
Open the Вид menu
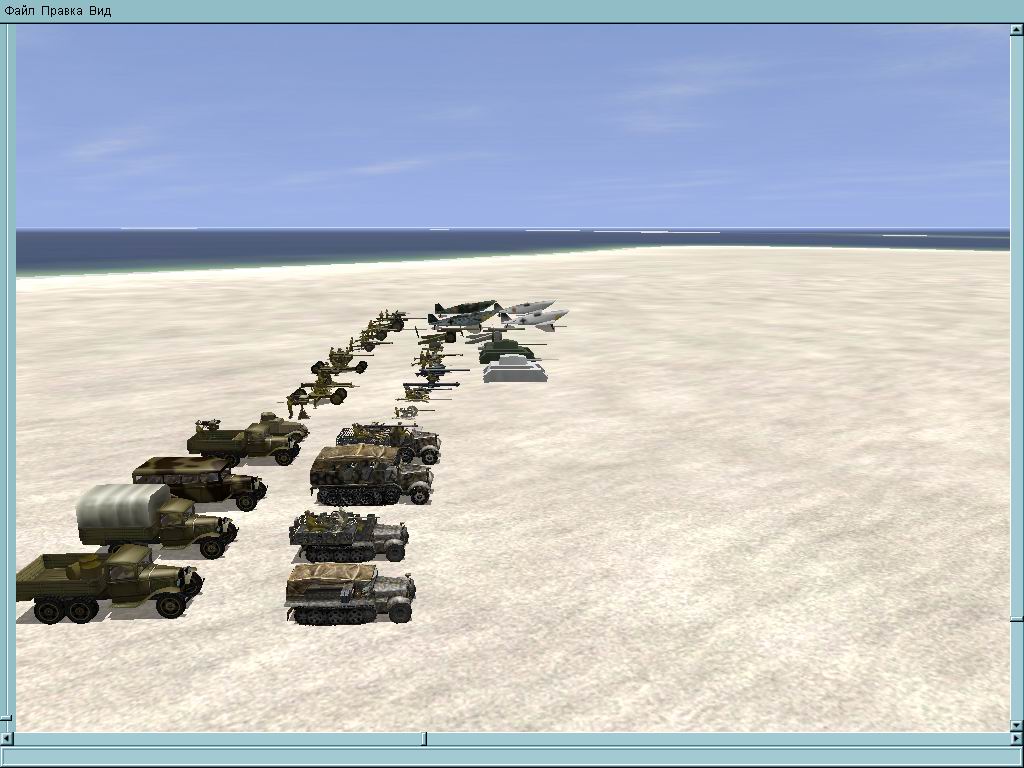[x=100, y=11]
